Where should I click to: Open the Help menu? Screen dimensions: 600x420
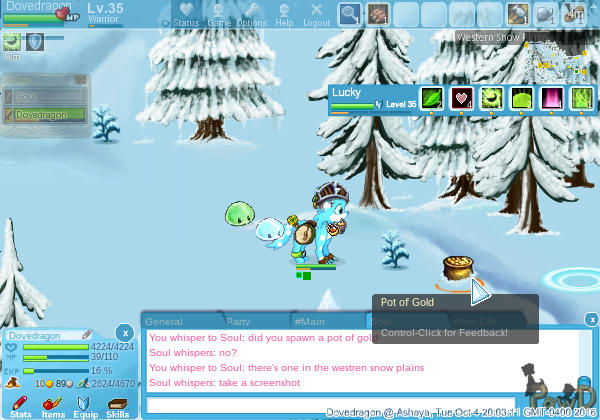pyautogui.click(x=285, y=14)
